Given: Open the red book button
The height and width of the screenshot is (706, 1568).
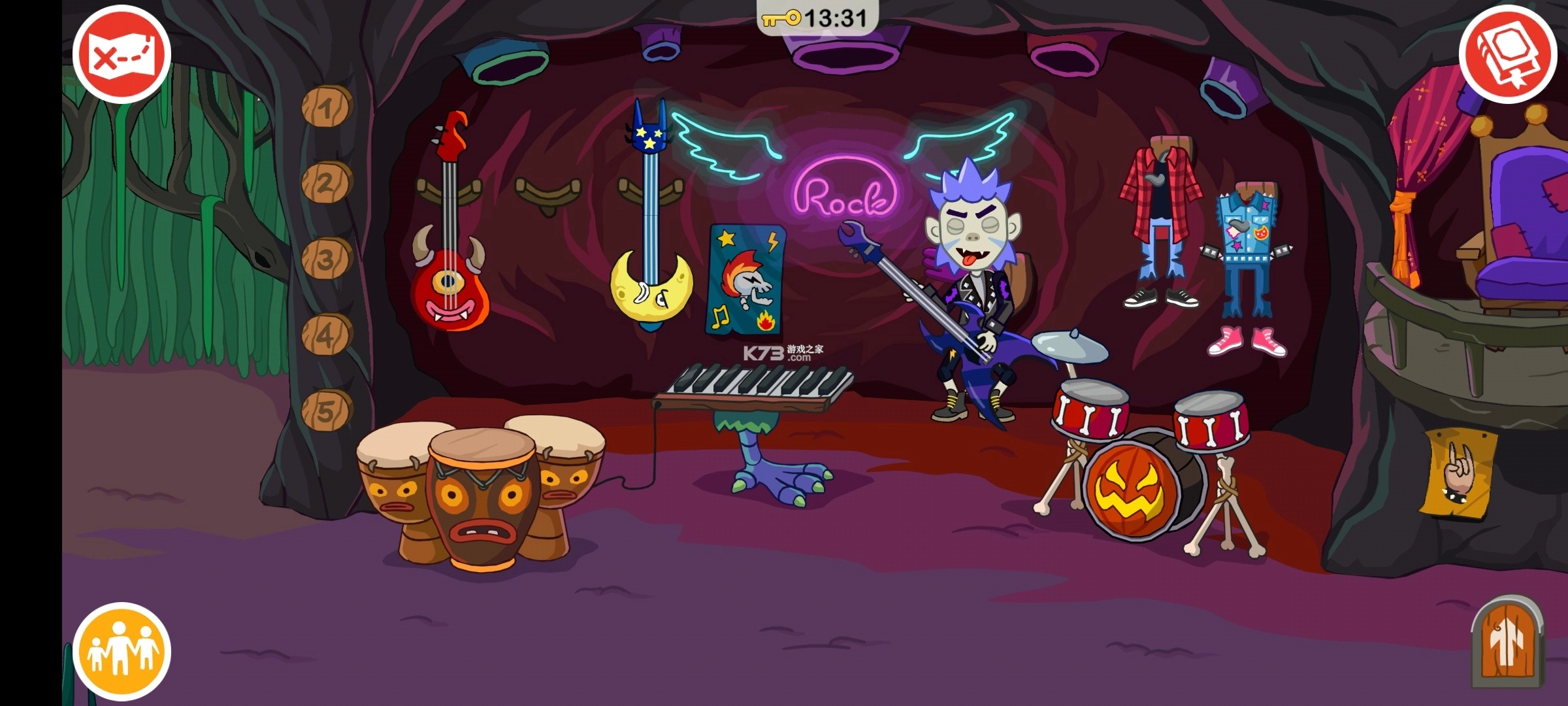Looking at the screenshot, I should coord(1507,54).
